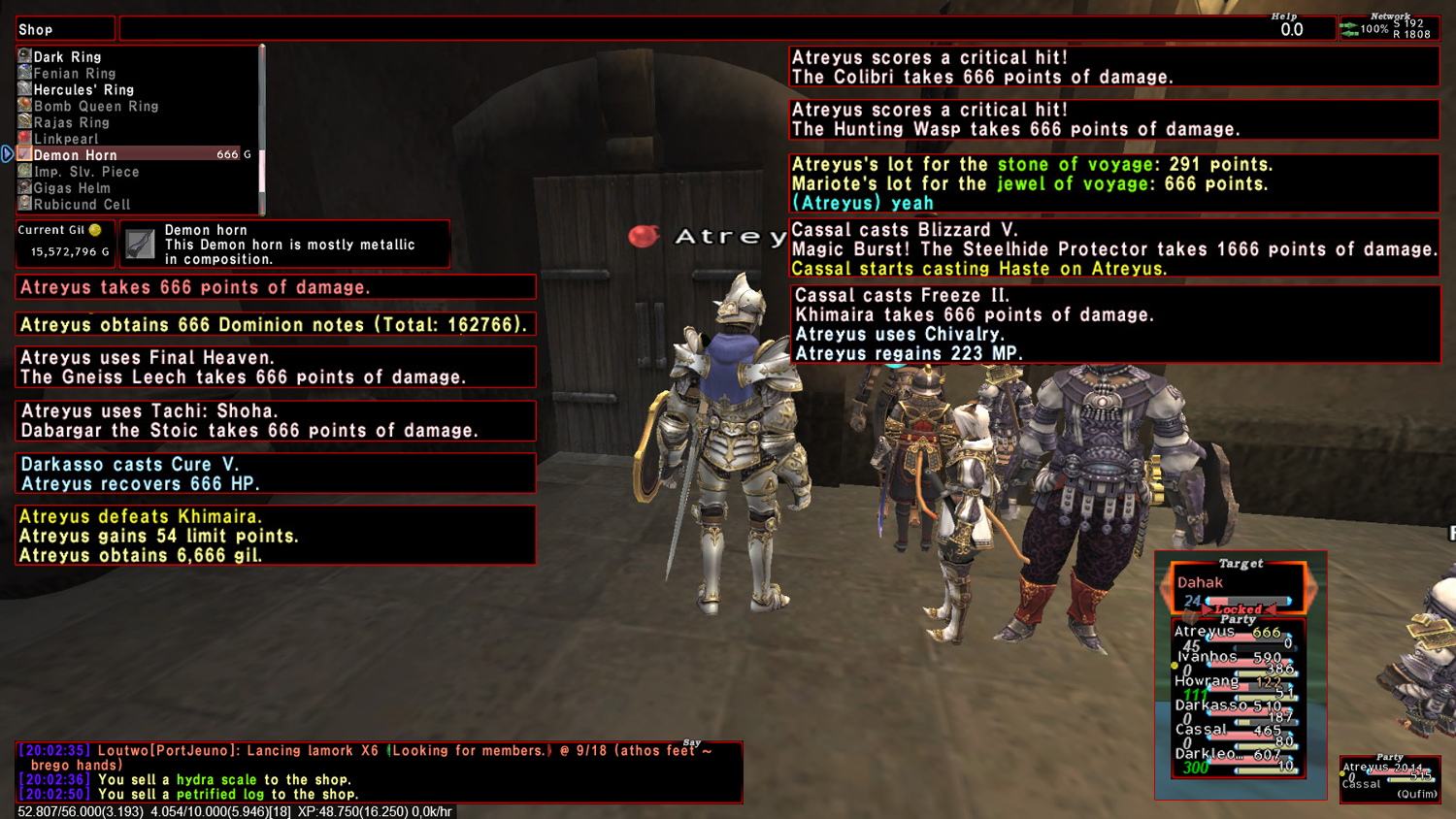Select Rajas Ring from the shop list
This screenshot has width=1456, height=819.
[71, 123]
